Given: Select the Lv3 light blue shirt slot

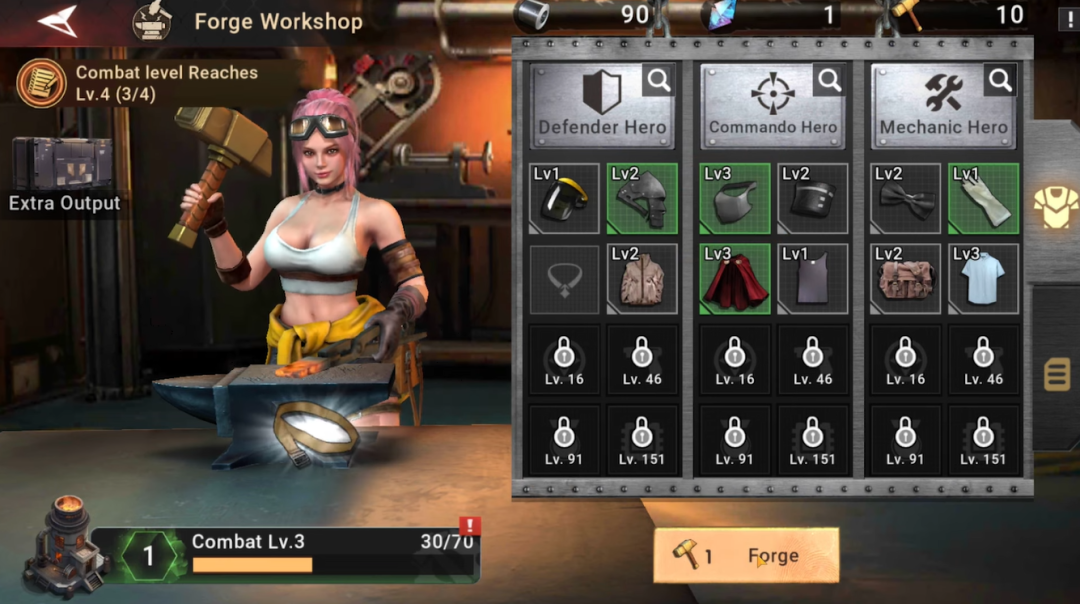Looking at the screenshot, I should [x=984, y=279].
